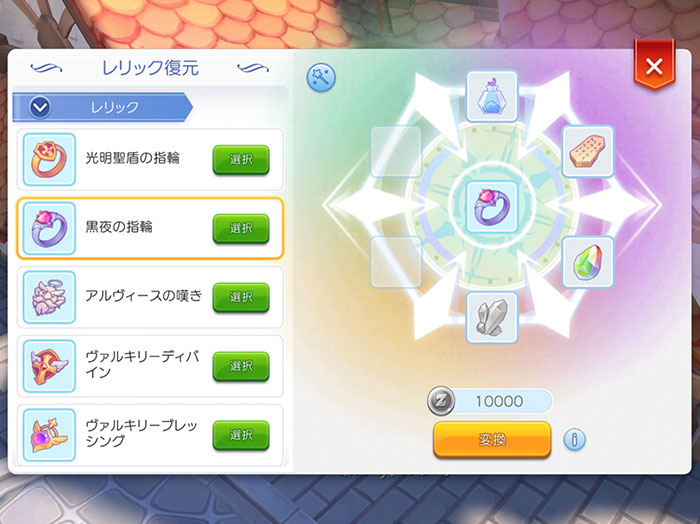This screenshot has width=700, height=524.
Task: Choose 黒夜の指輪 with its 選択 button
Action: click(x=241, y=228)
